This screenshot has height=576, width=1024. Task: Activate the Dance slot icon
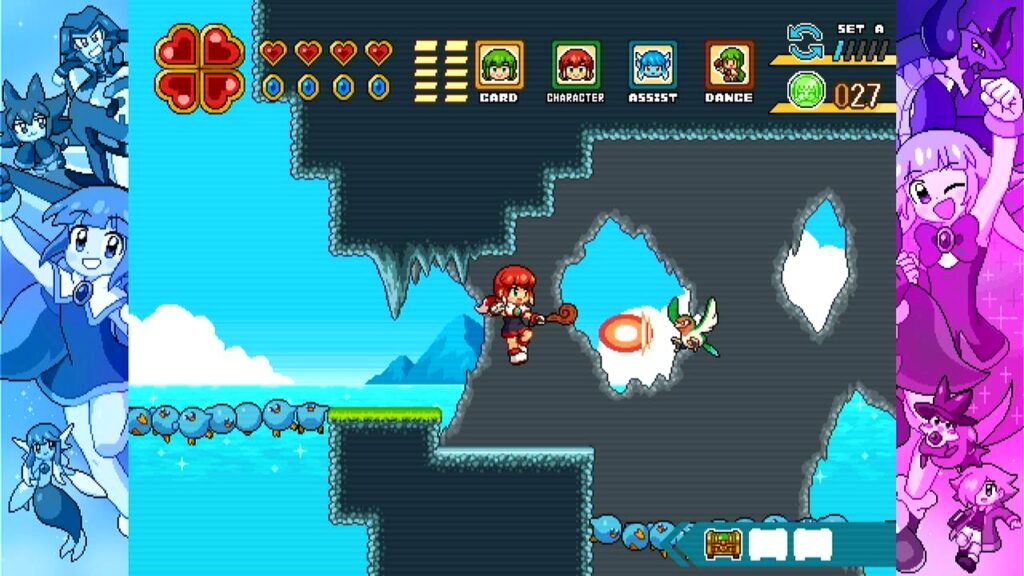pos(729,65)
